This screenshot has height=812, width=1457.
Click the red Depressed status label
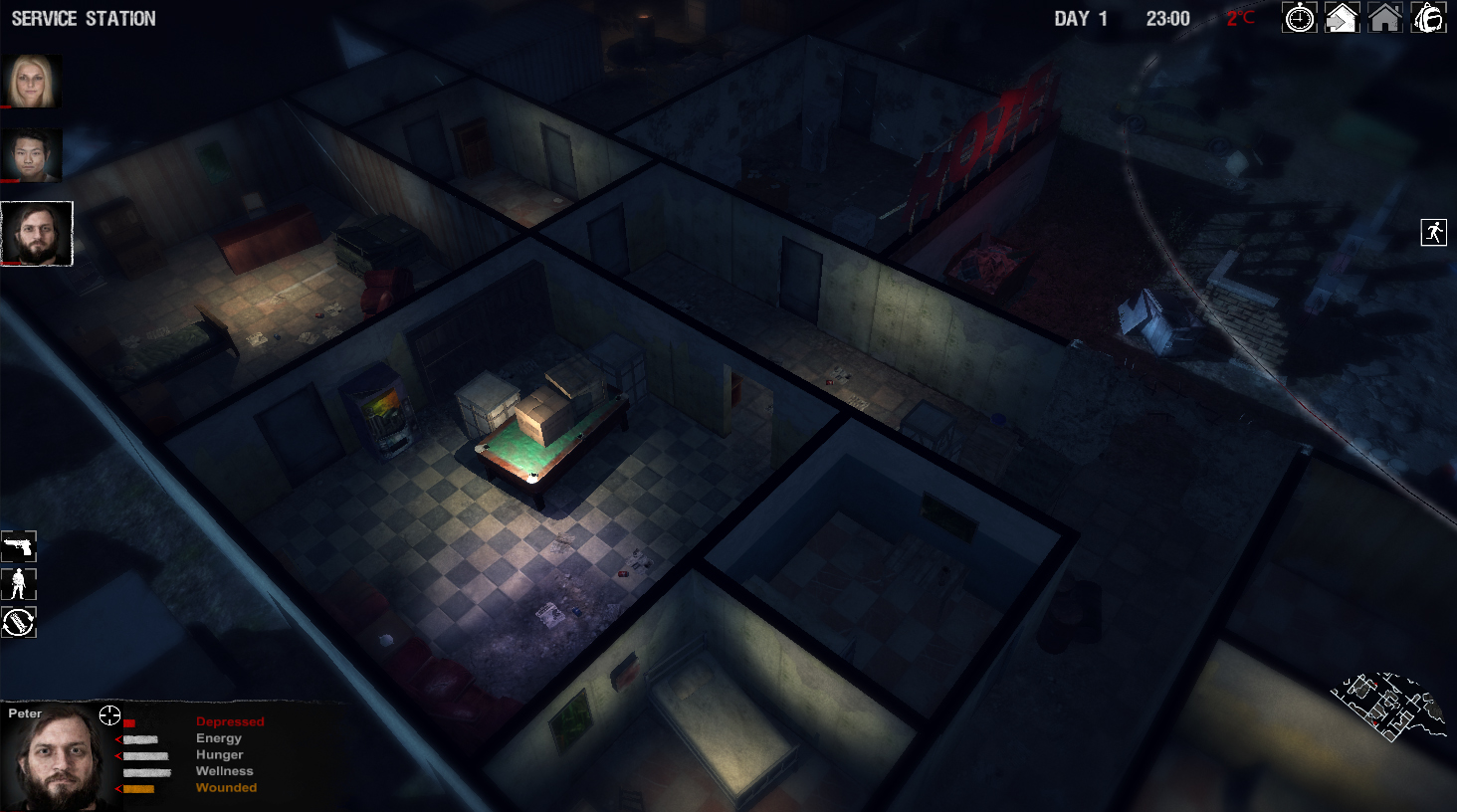(231, 721)
